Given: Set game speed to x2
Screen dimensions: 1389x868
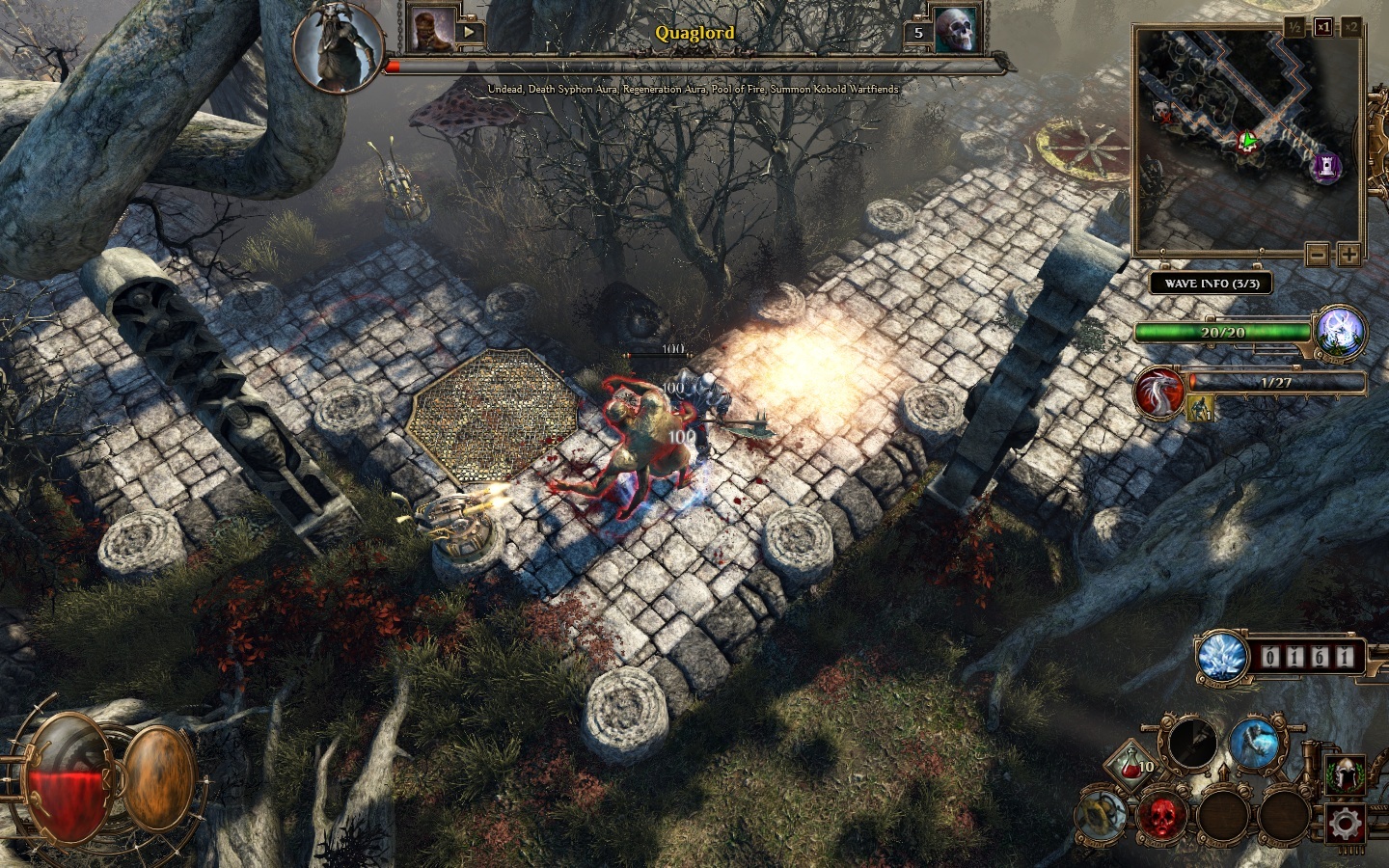Looking at the screenshot, I should 1351,27.
